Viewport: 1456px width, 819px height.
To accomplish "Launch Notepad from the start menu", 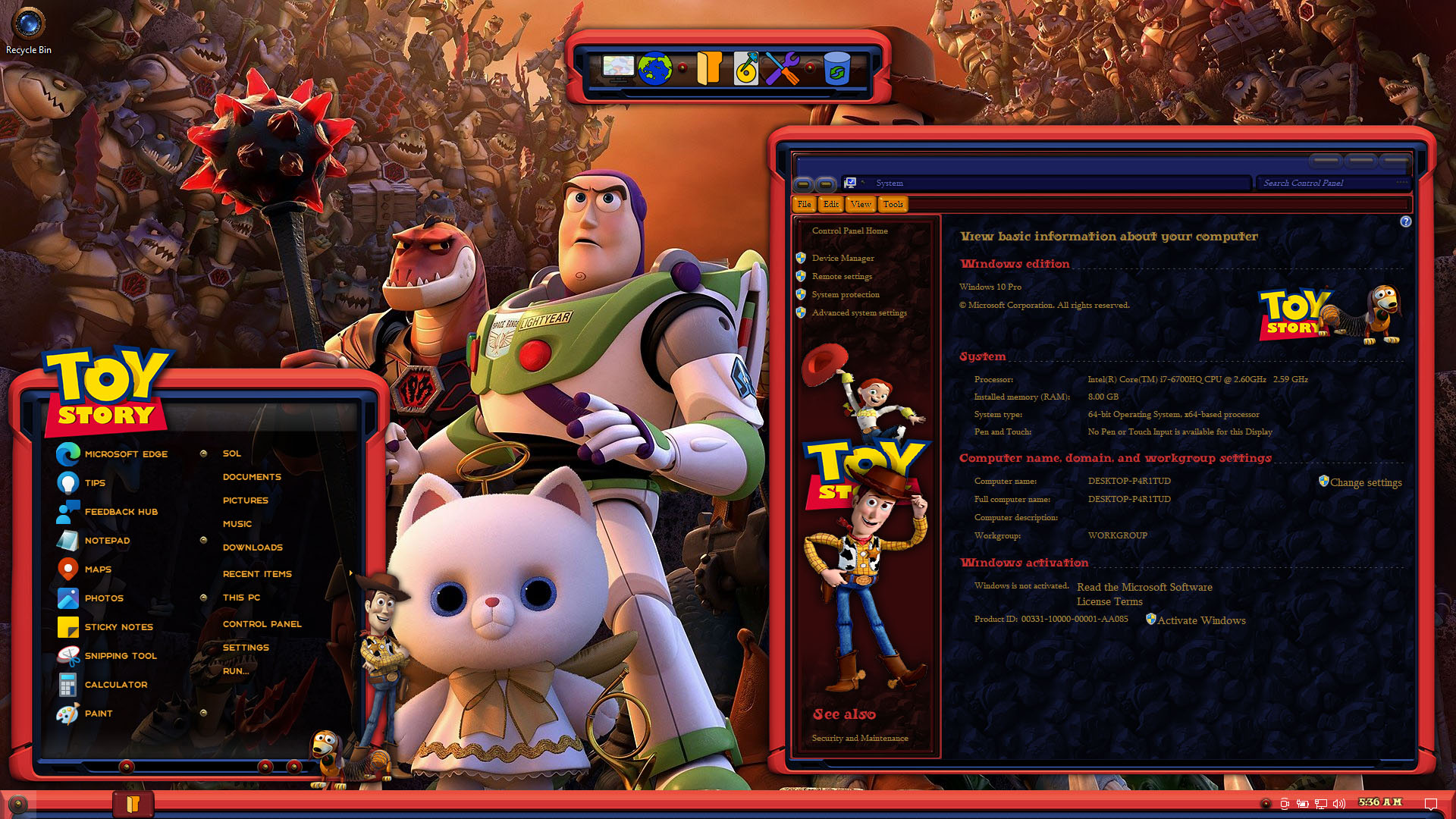I will coord(107,541).
